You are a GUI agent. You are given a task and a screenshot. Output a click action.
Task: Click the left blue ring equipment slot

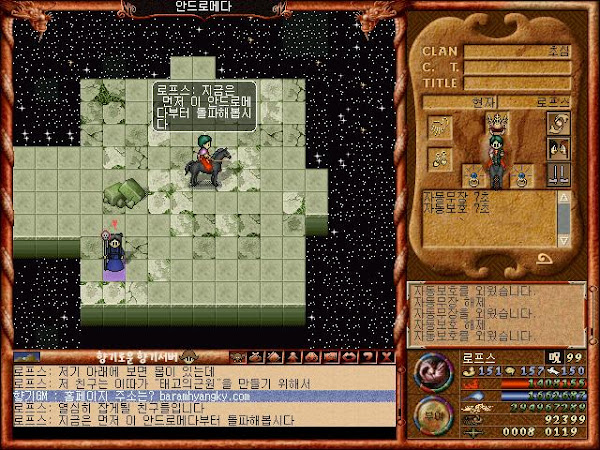click(470, 177)
